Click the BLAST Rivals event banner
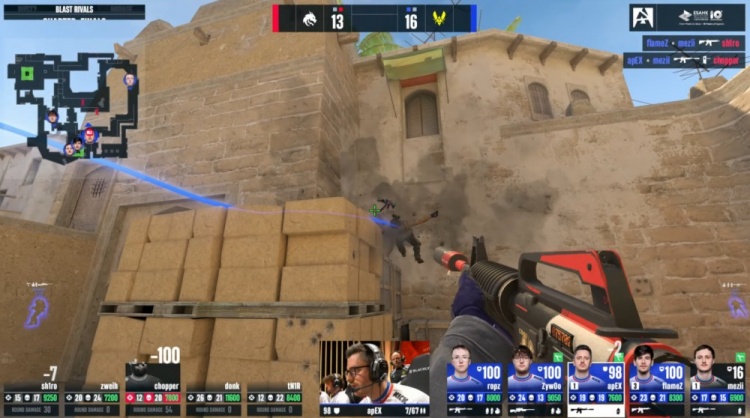This screenshot has height=418, width=750. (74, 11)
